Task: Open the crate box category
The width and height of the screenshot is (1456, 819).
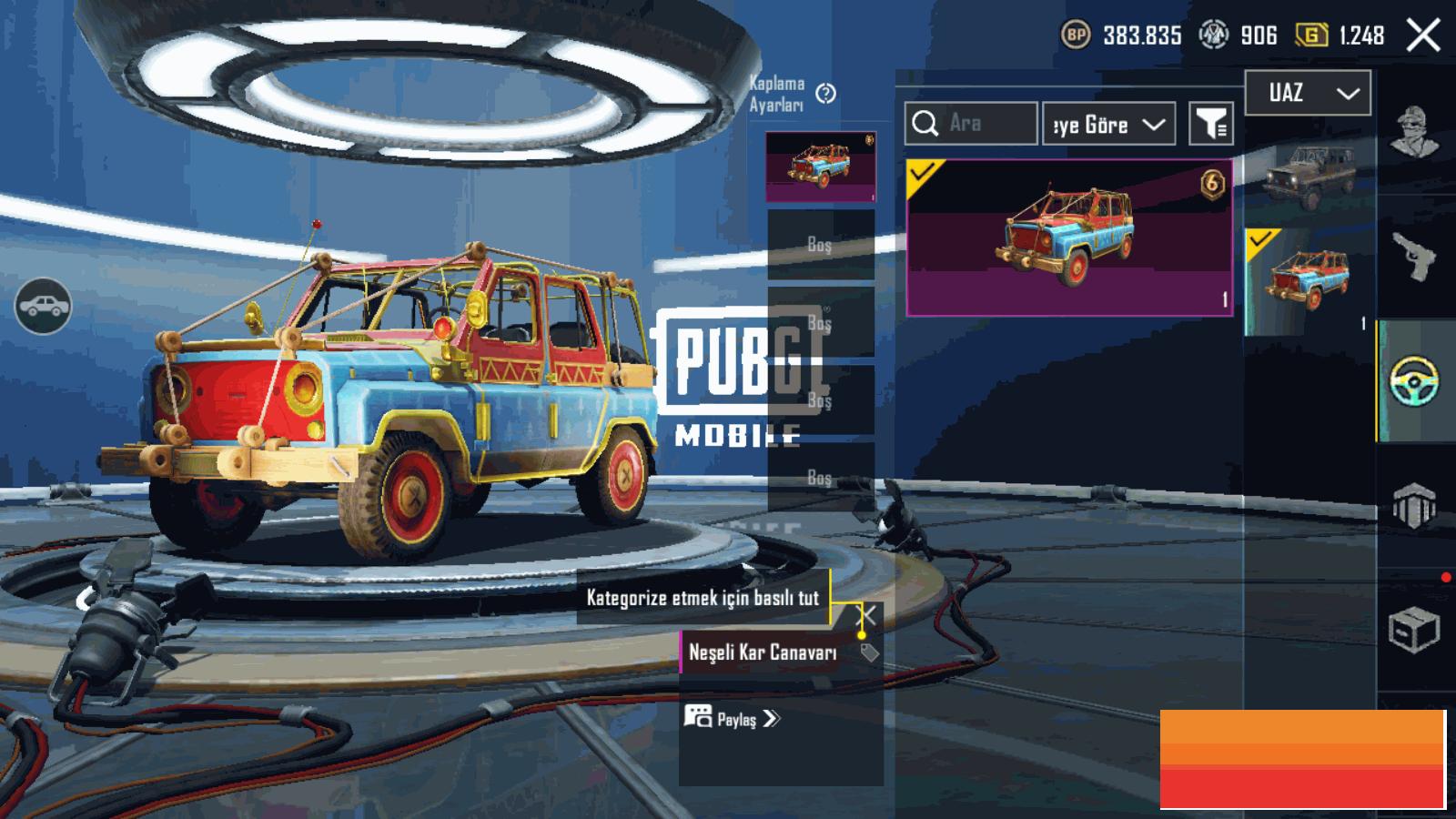Action: coord(1414,629)
